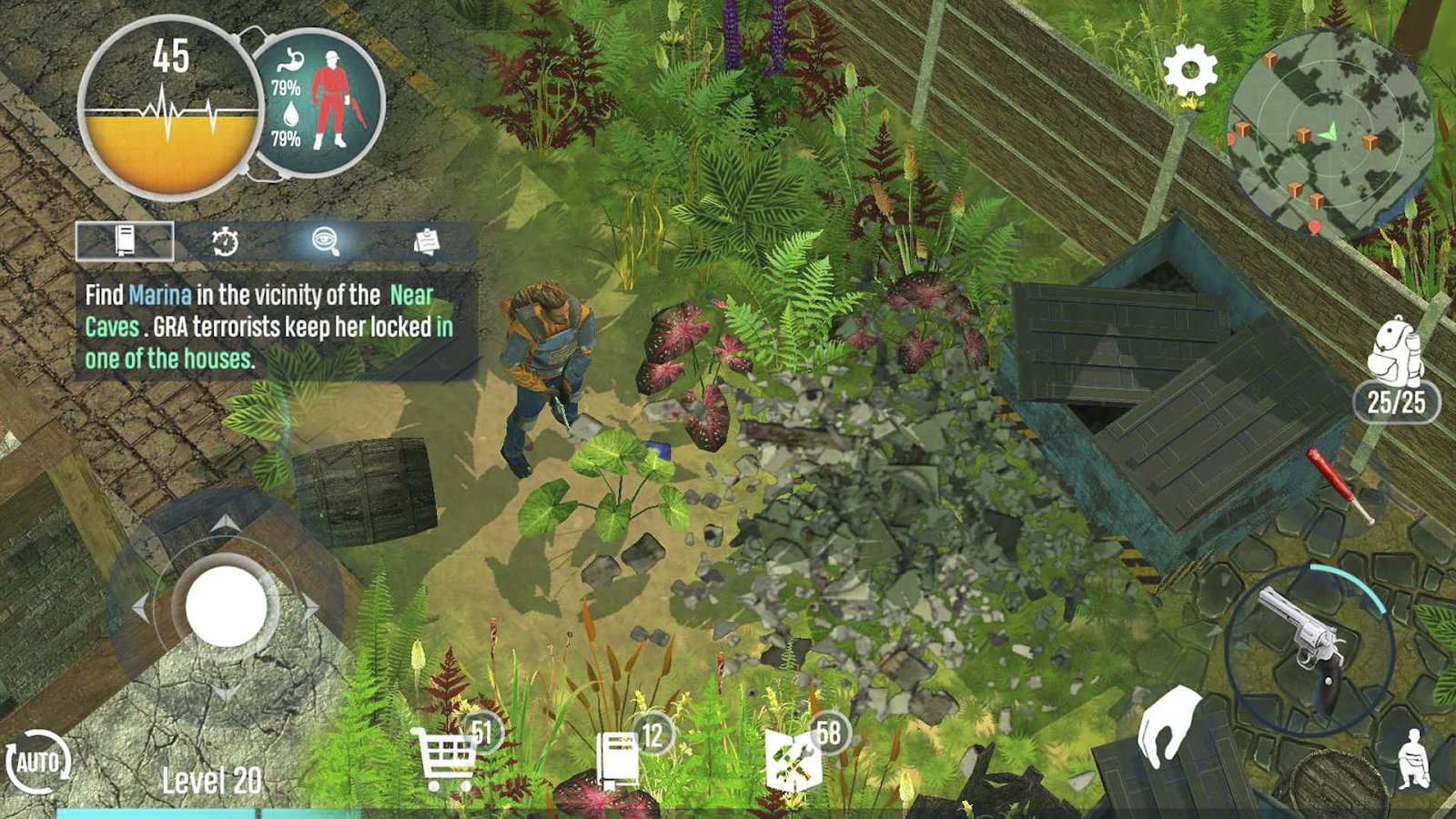This screenshot has height=819, width=1456.
Task: Open the settings gear menu
Action: (1190, 69)
